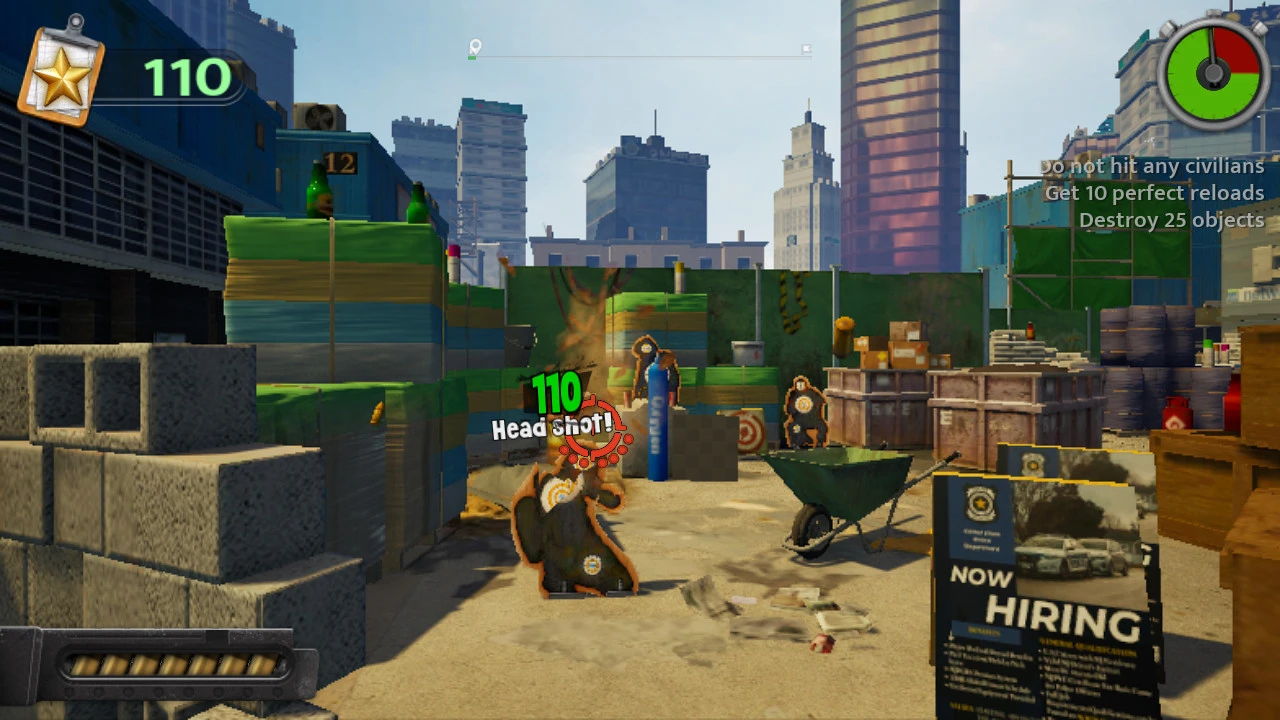
Task: Click the level progress pin marker
Action: pyautogui.click(x=475, y=47)
